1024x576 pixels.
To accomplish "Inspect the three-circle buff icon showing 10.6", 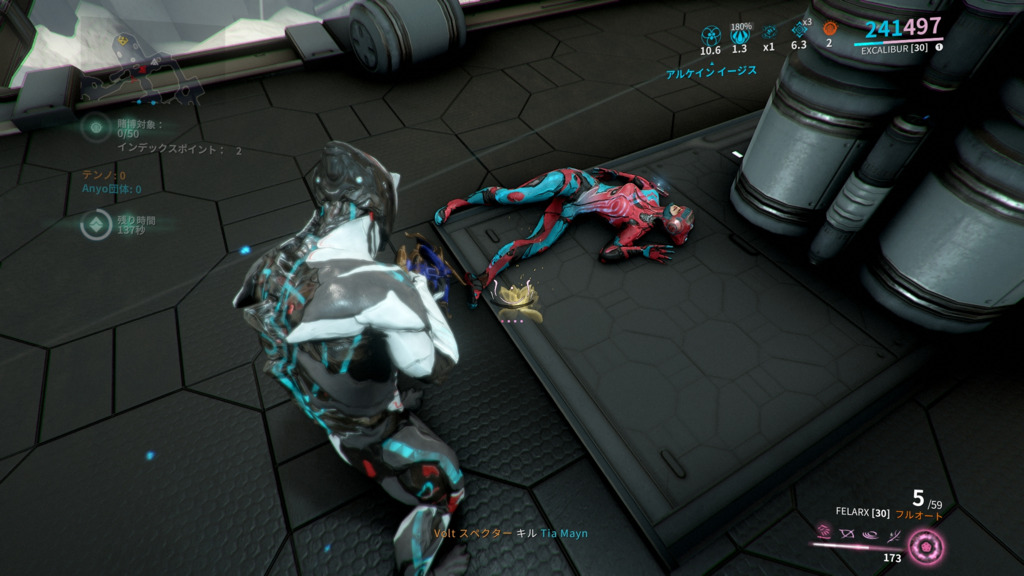I will [x=710, y=33].
